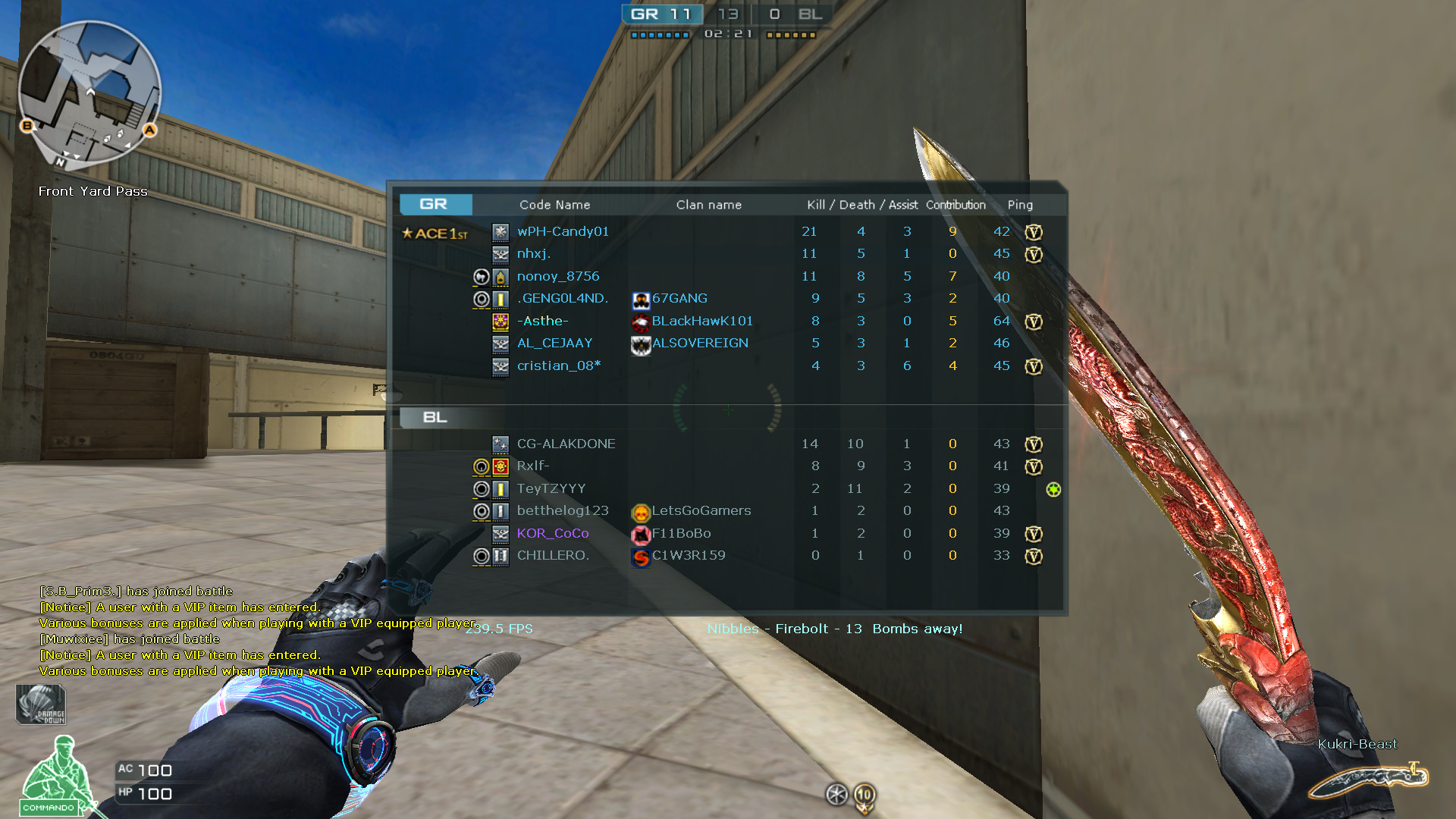Click the 67GANG clan emblem
Image resolution: width=1456 pixels, height=819 pixels.
tap(639, 299)
